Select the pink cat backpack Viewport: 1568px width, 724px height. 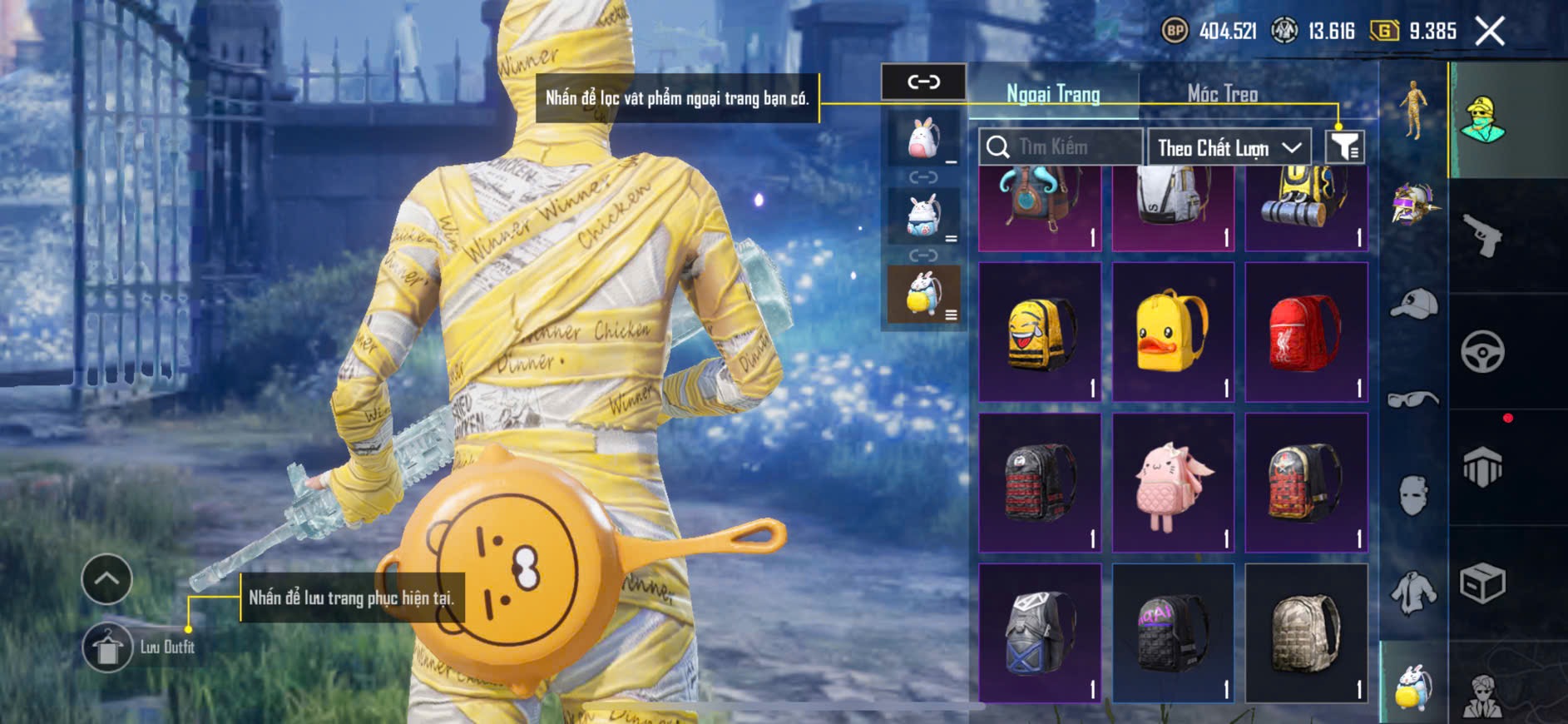(1173, 483)
